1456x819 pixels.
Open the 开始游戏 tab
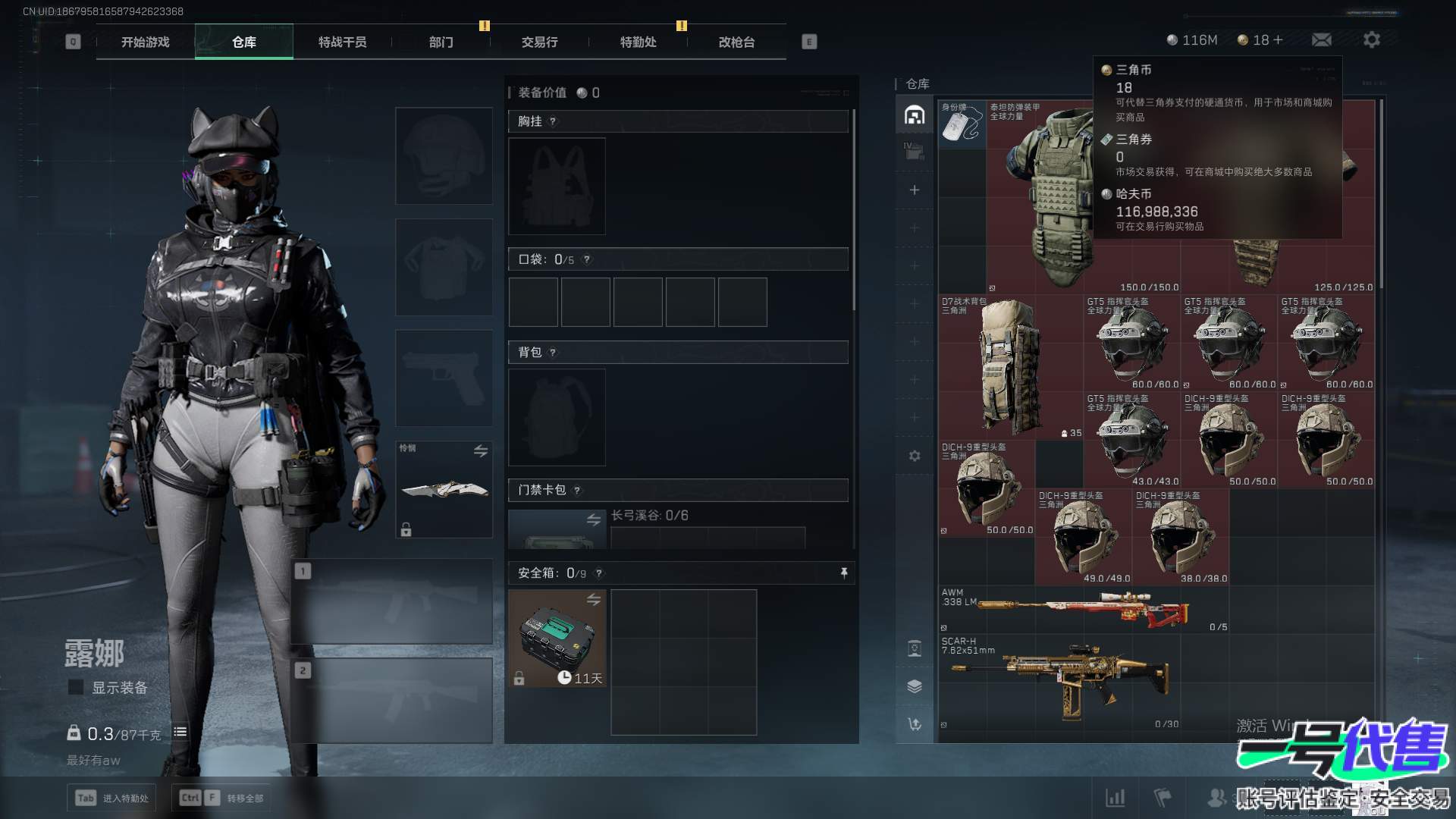pyautogui.click(x=145, y=42)
